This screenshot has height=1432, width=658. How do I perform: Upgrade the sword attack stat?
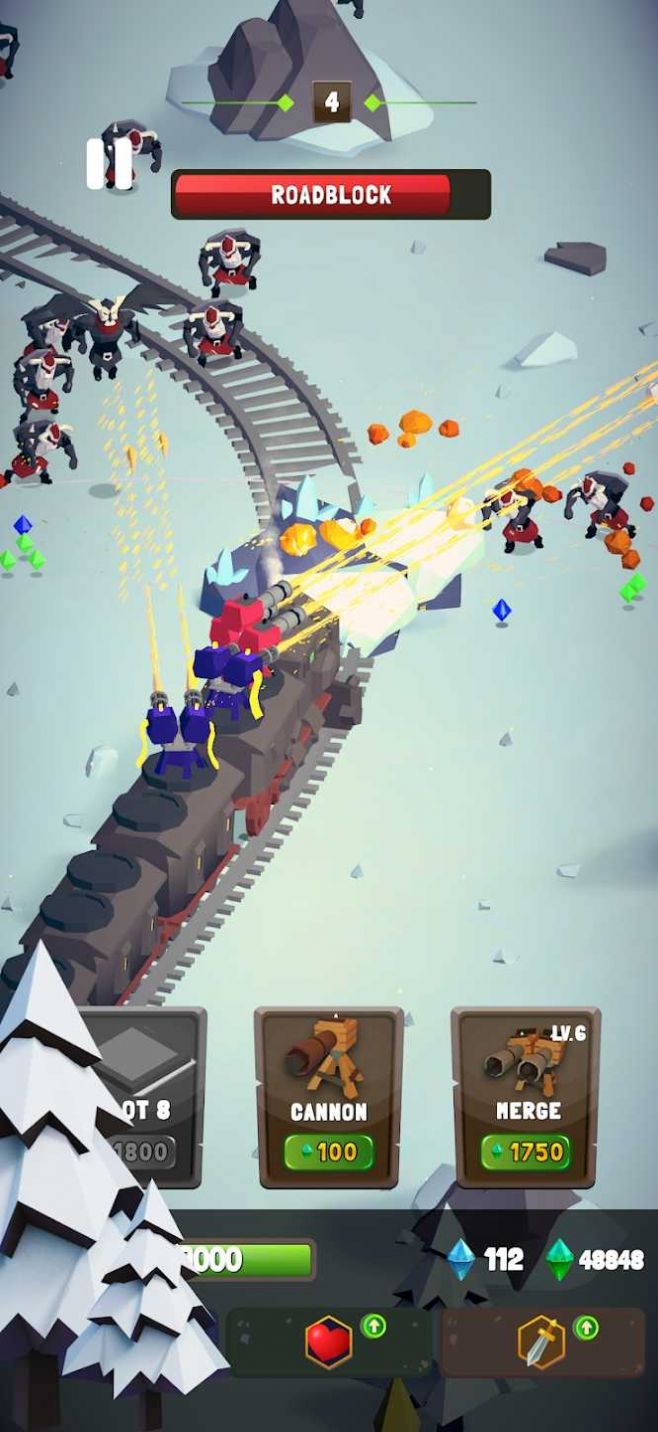pyautogui.click(x=543, y=1342)
